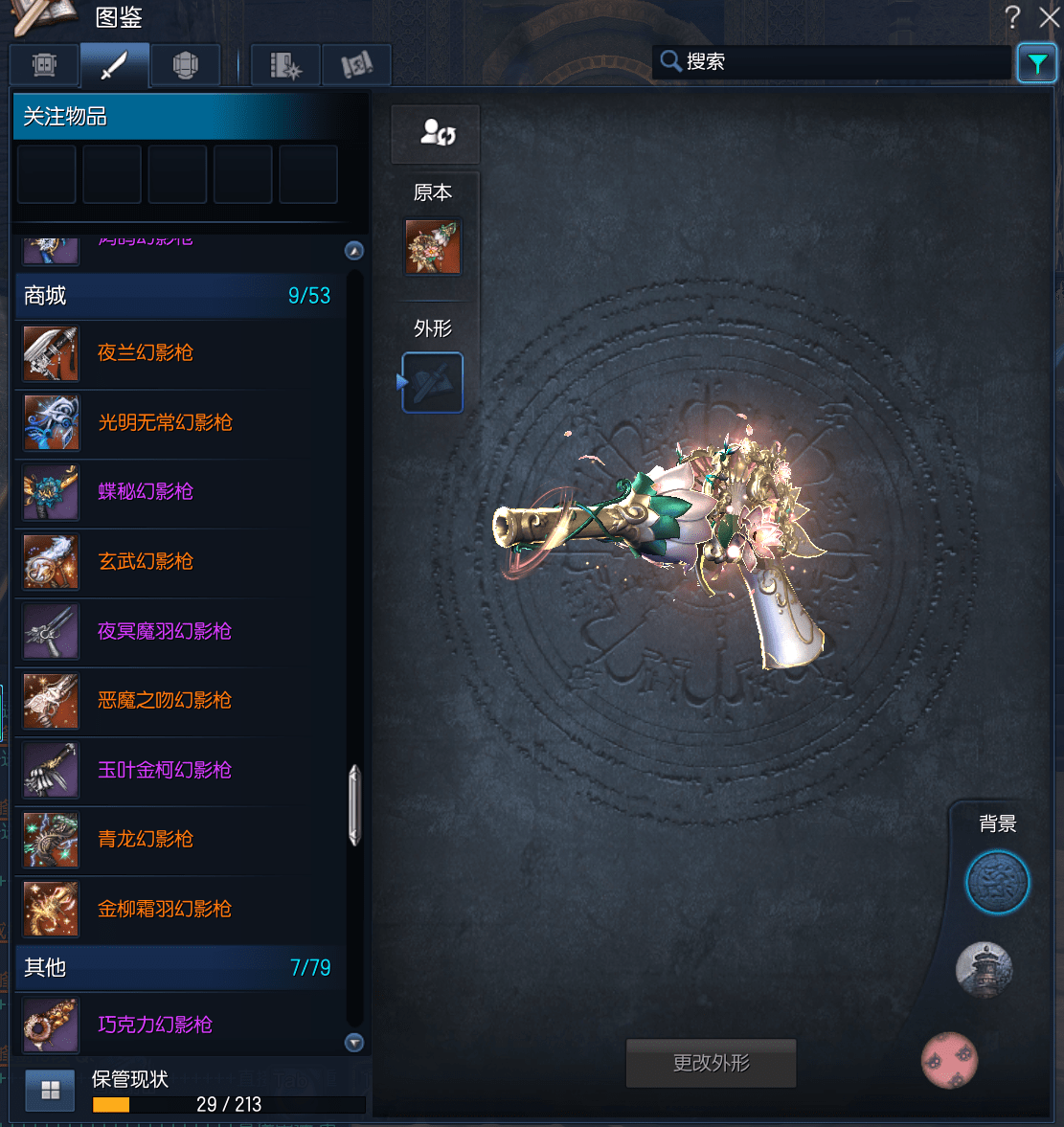The width and height of the screenshot is (1064, 1127).
Task: Close the 图鉴 window
Action: 1049,17
